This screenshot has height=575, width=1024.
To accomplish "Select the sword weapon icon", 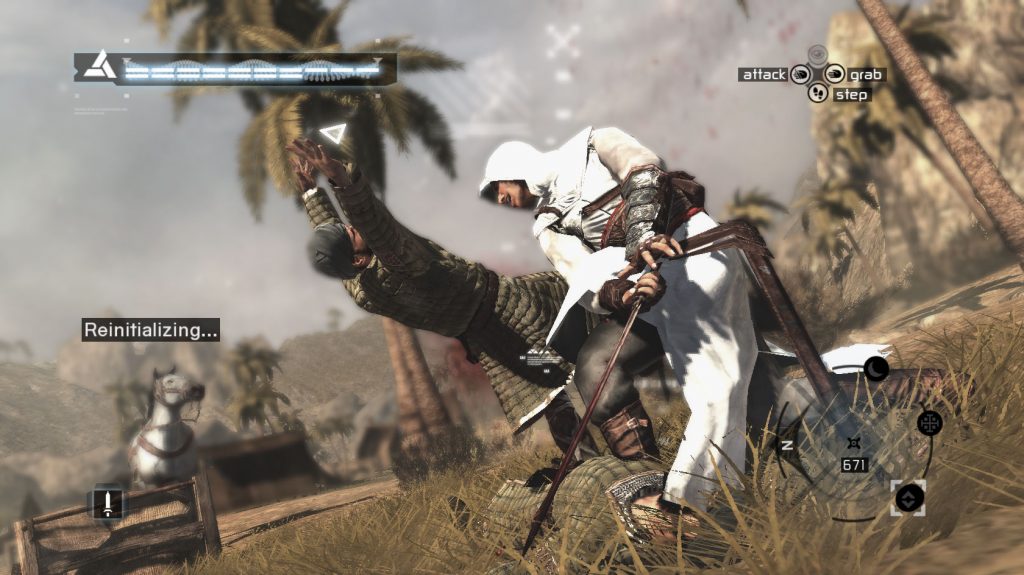I will [107, 502].
